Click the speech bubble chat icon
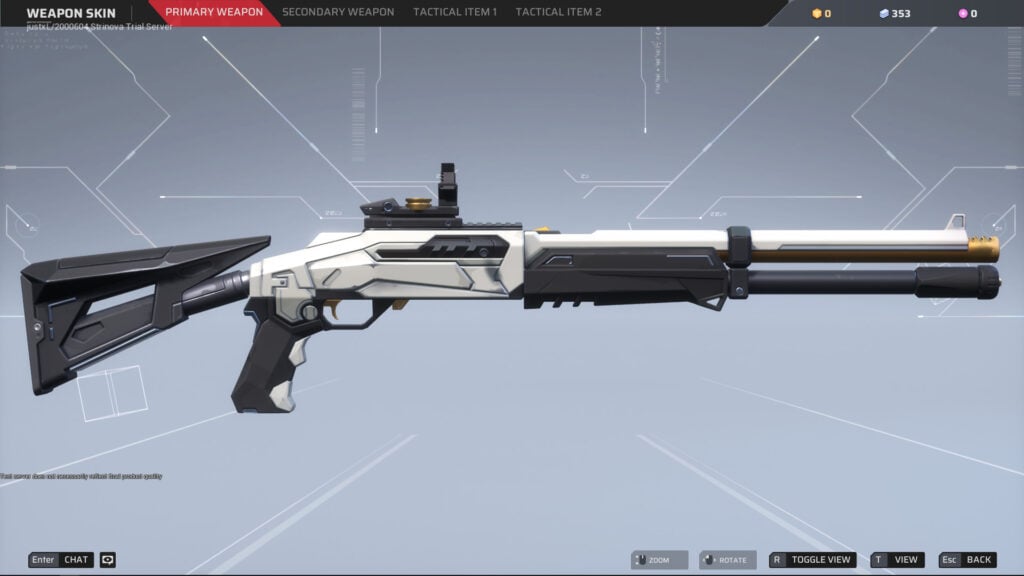The width and height of the screenshot is (1024, 576). pos(108,560)
